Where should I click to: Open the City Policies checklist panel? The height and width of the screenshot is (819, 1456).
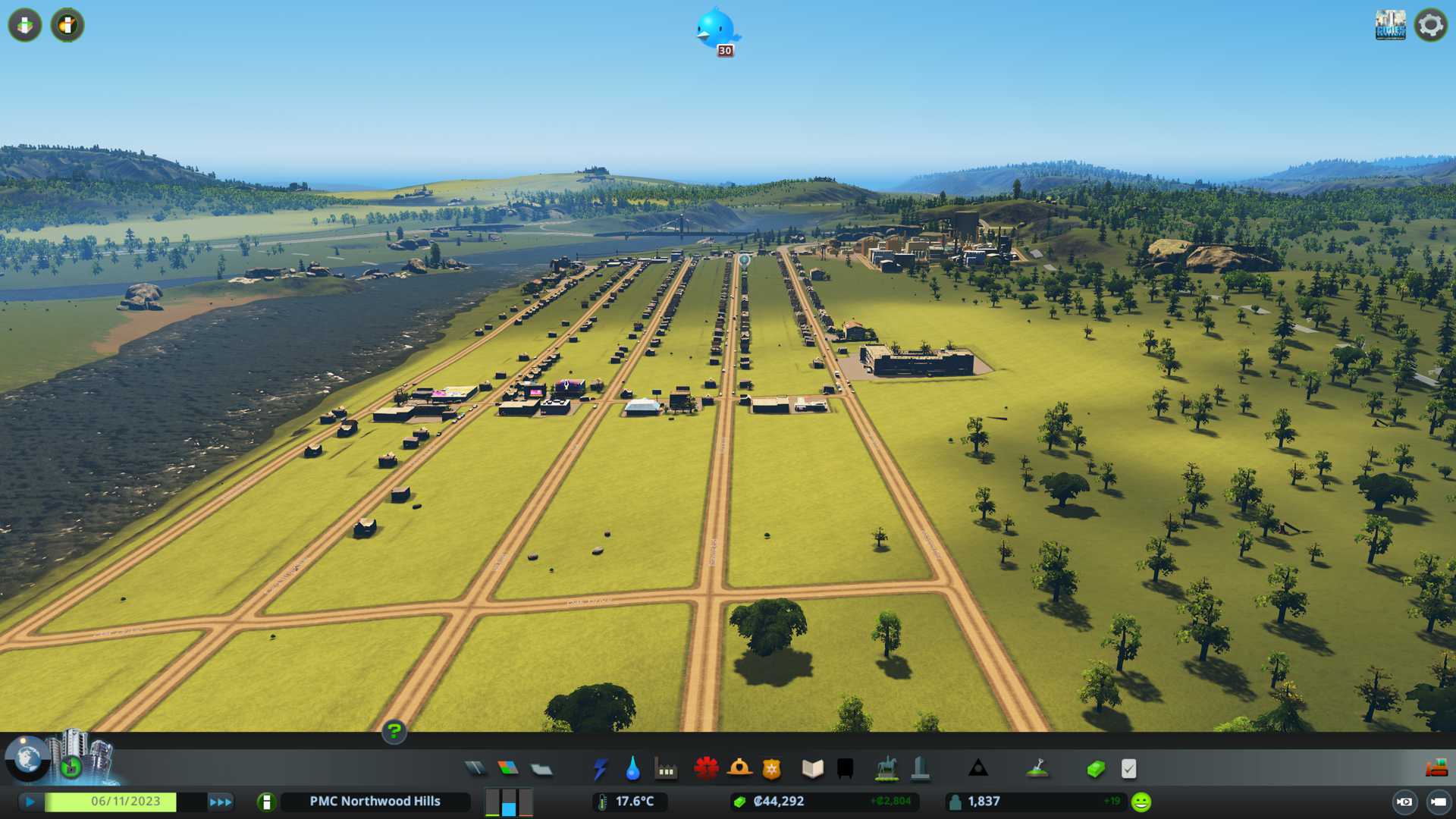[x=1128, y=769]
